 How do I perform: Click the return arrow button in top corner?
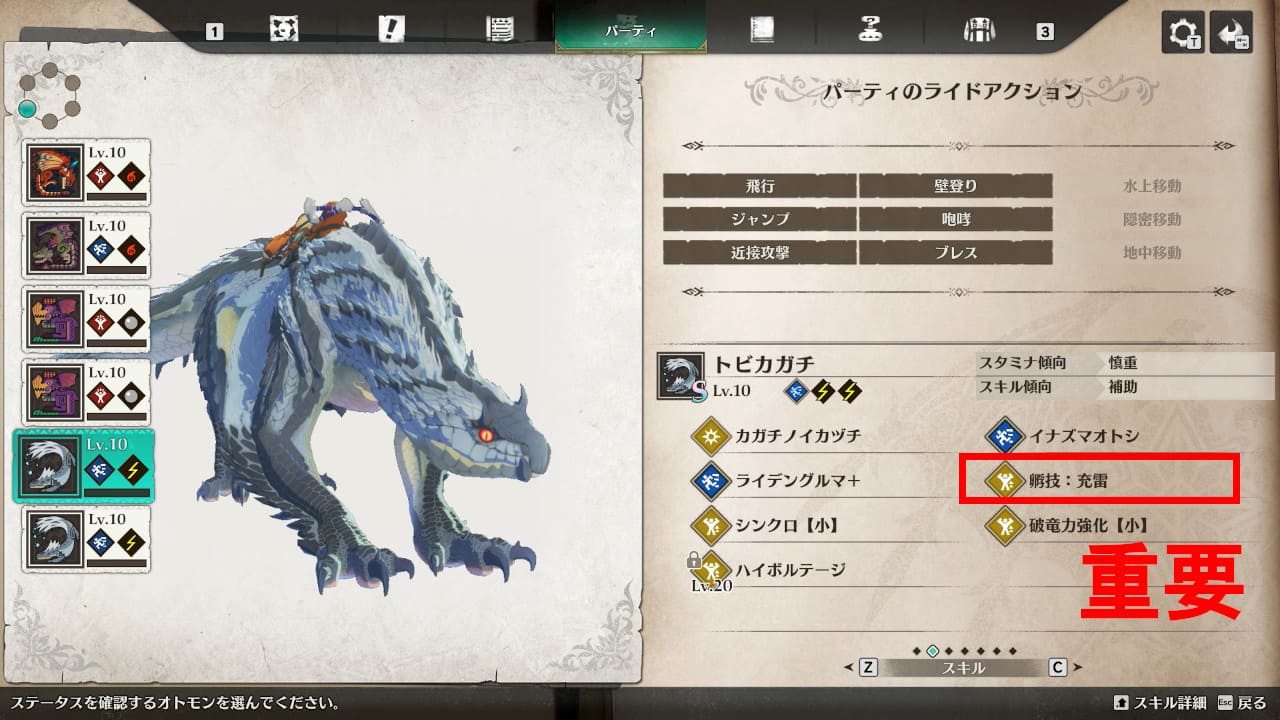(1231, 32)
